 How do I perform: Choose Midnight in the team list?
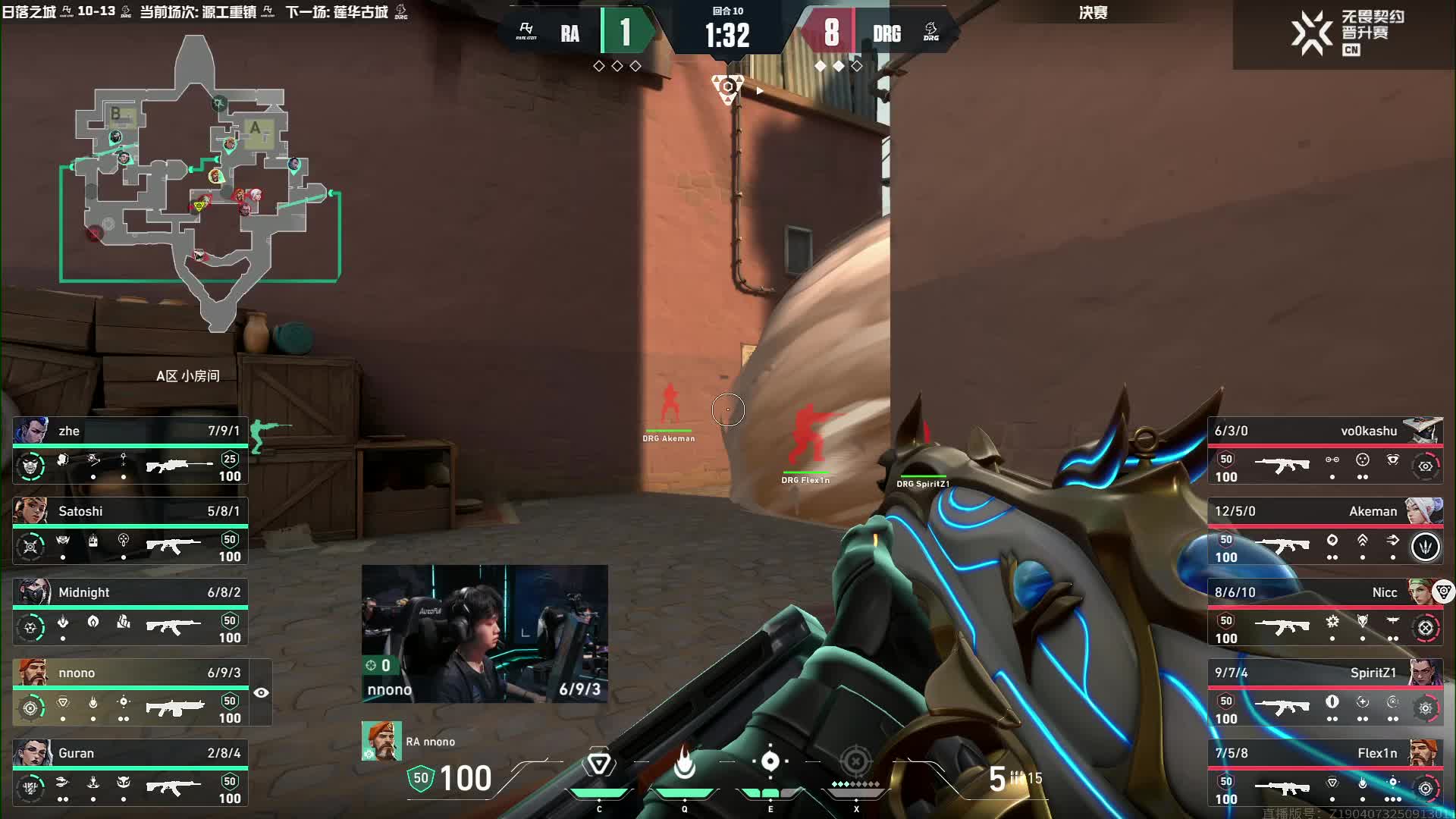(130, 612)
